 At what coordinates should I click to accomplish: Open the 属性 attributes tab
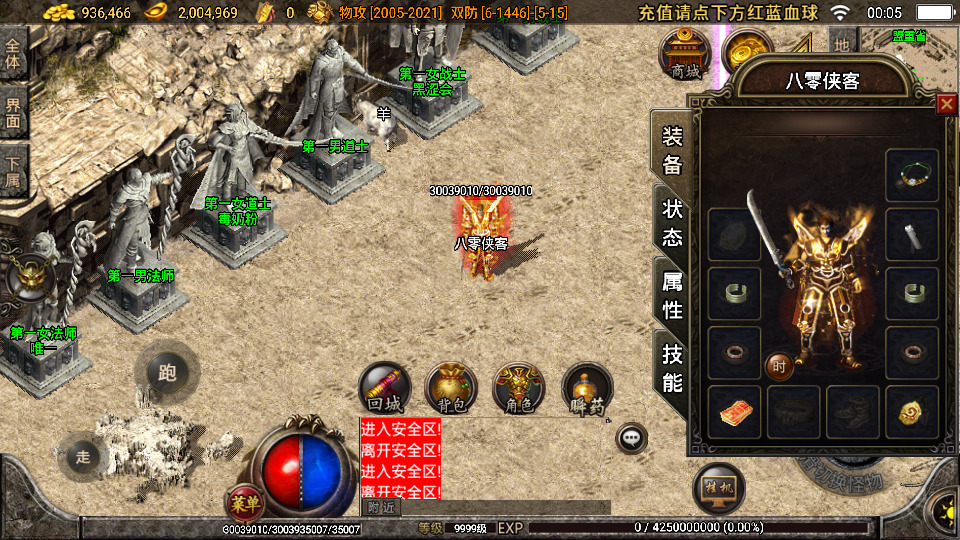pos(671,295)
